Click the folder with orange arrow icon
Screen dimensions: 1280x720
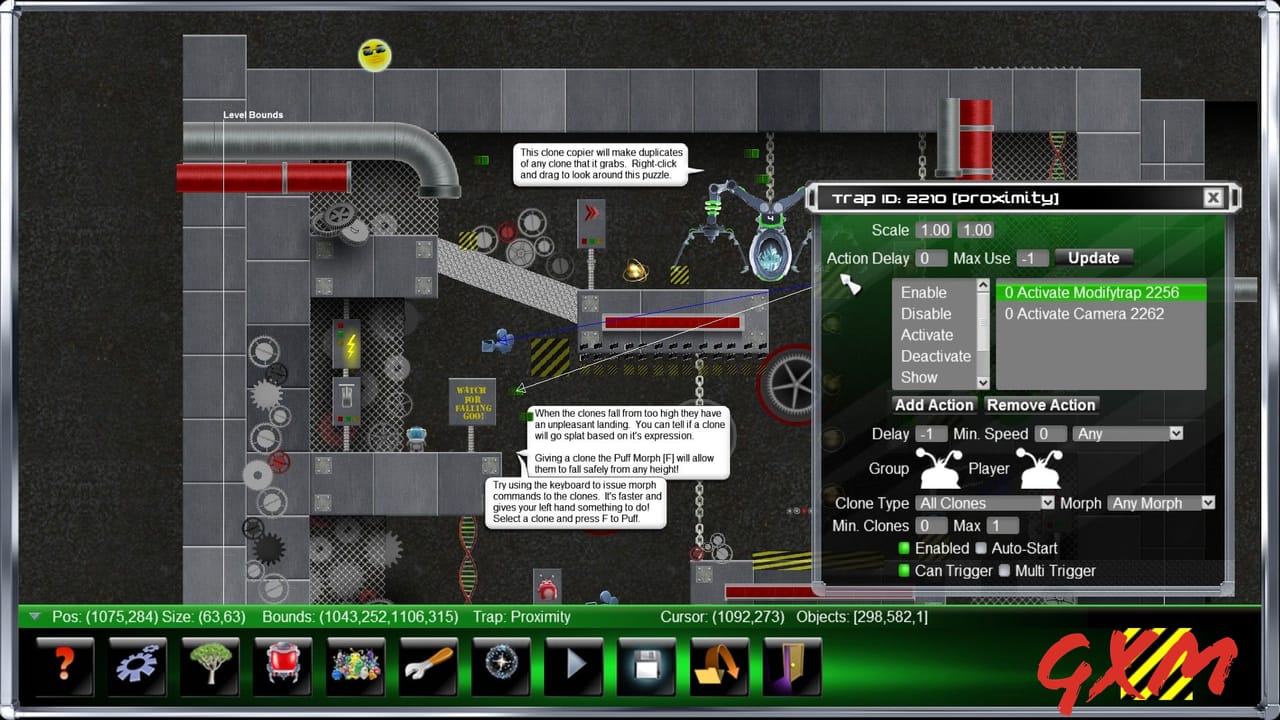[718, 665]
